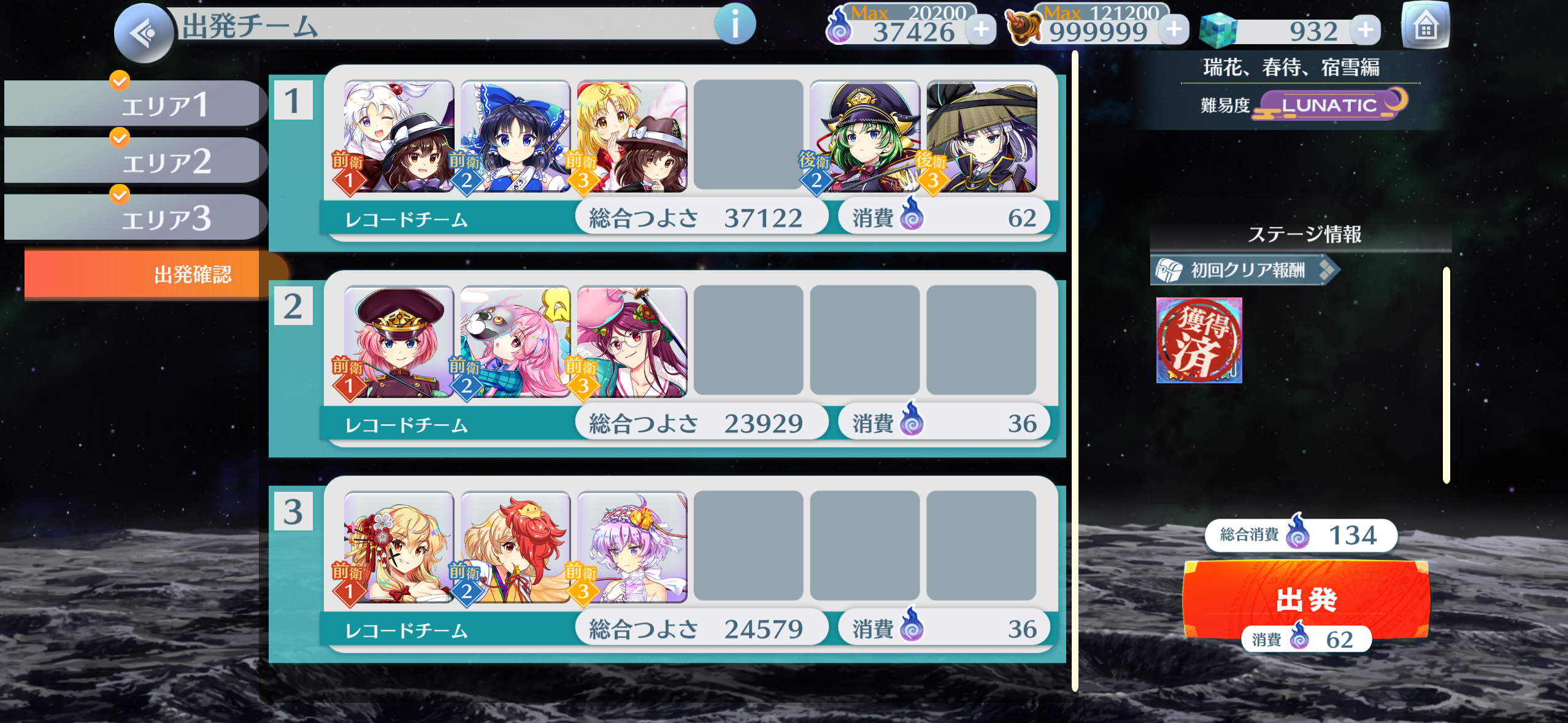
Task: Switch to the エリア2 tab
Action: pyautogui.click(x=135, y=161)
